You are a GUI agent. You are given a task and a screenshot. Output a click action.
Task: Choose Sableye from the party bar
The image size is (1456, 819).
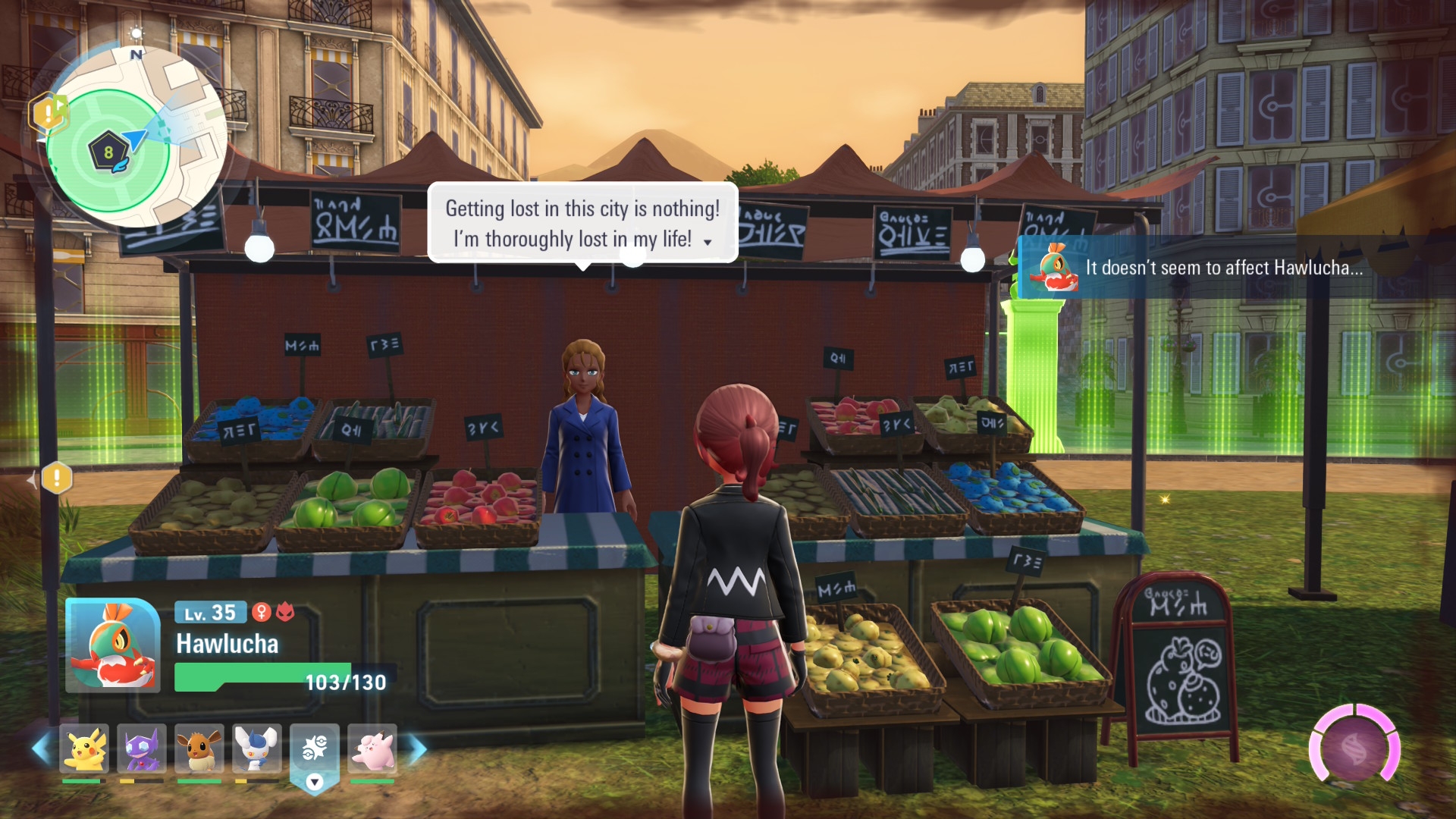(x=142, y=748)
